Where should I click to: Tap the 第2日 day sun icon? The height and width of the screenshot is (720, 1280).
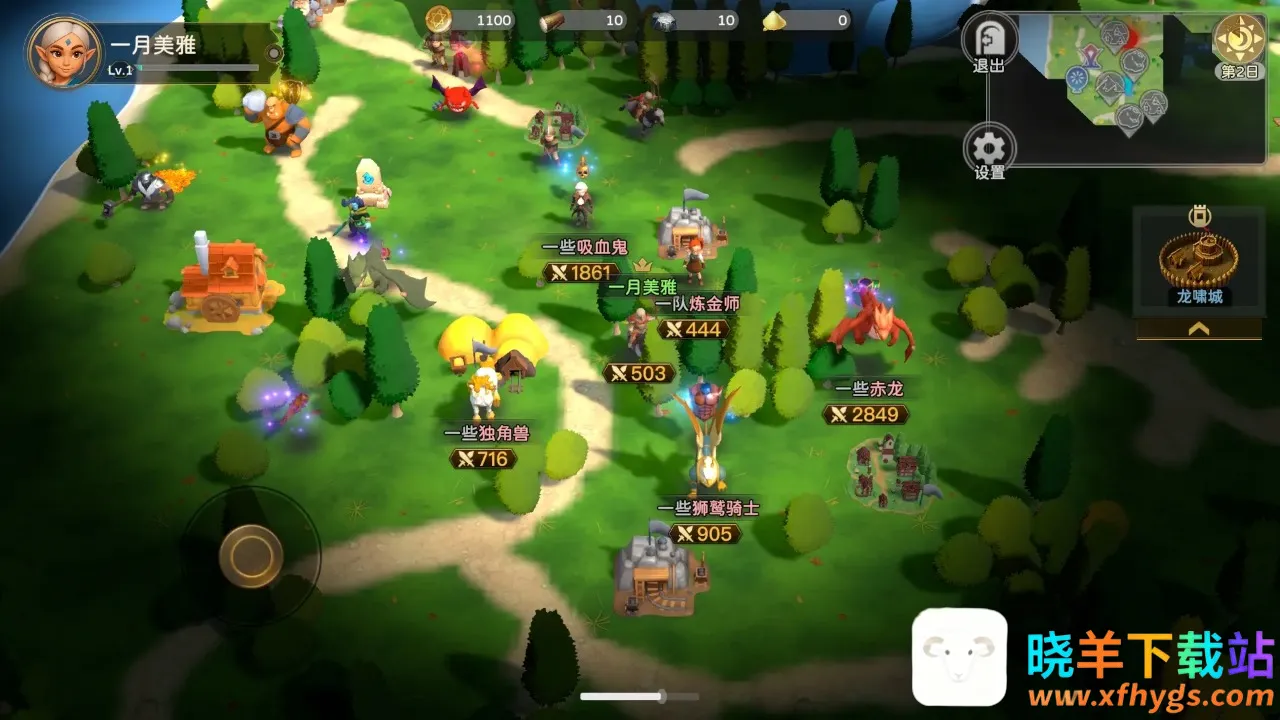1239,38
